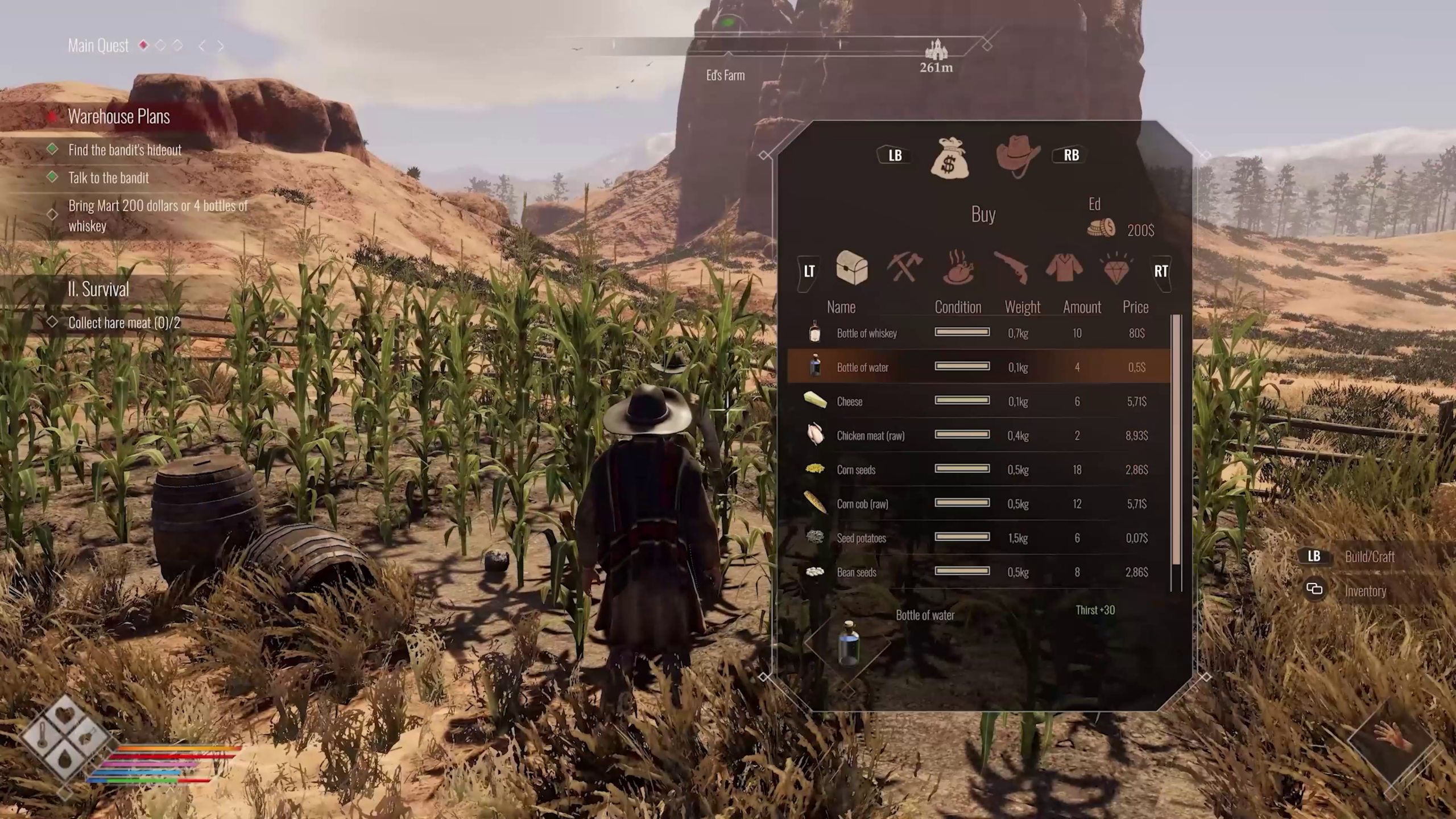Select the Warehouse Plans quest
Image resolution: width=1456 pixels, height=819 pixels.
click(x=119, y=117)
